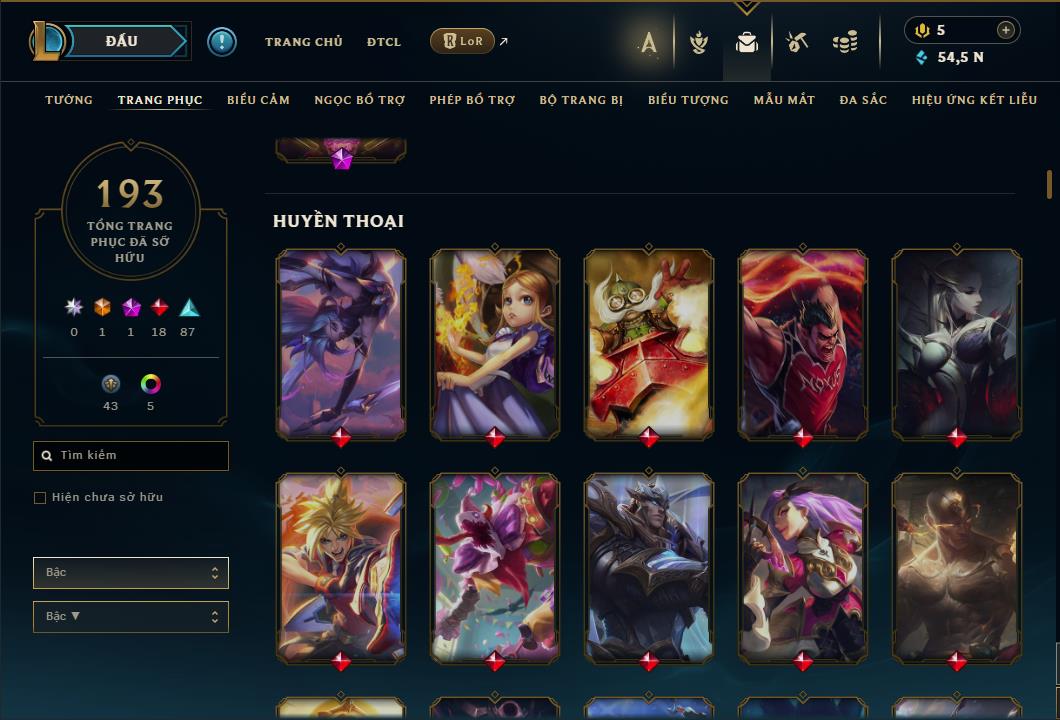Switch to the BỘ TRANG BỊ tab
This screenshot has width=1060, height=720.
pyautogui.click(x=581, y=100)
